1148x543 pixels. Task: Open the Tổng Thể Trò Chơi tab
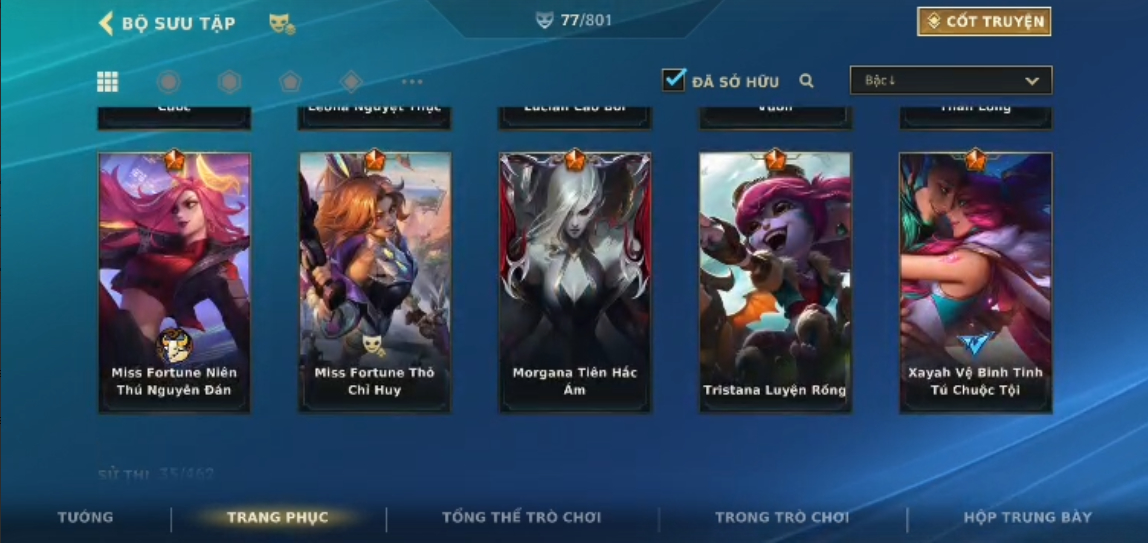pos(521,517)
